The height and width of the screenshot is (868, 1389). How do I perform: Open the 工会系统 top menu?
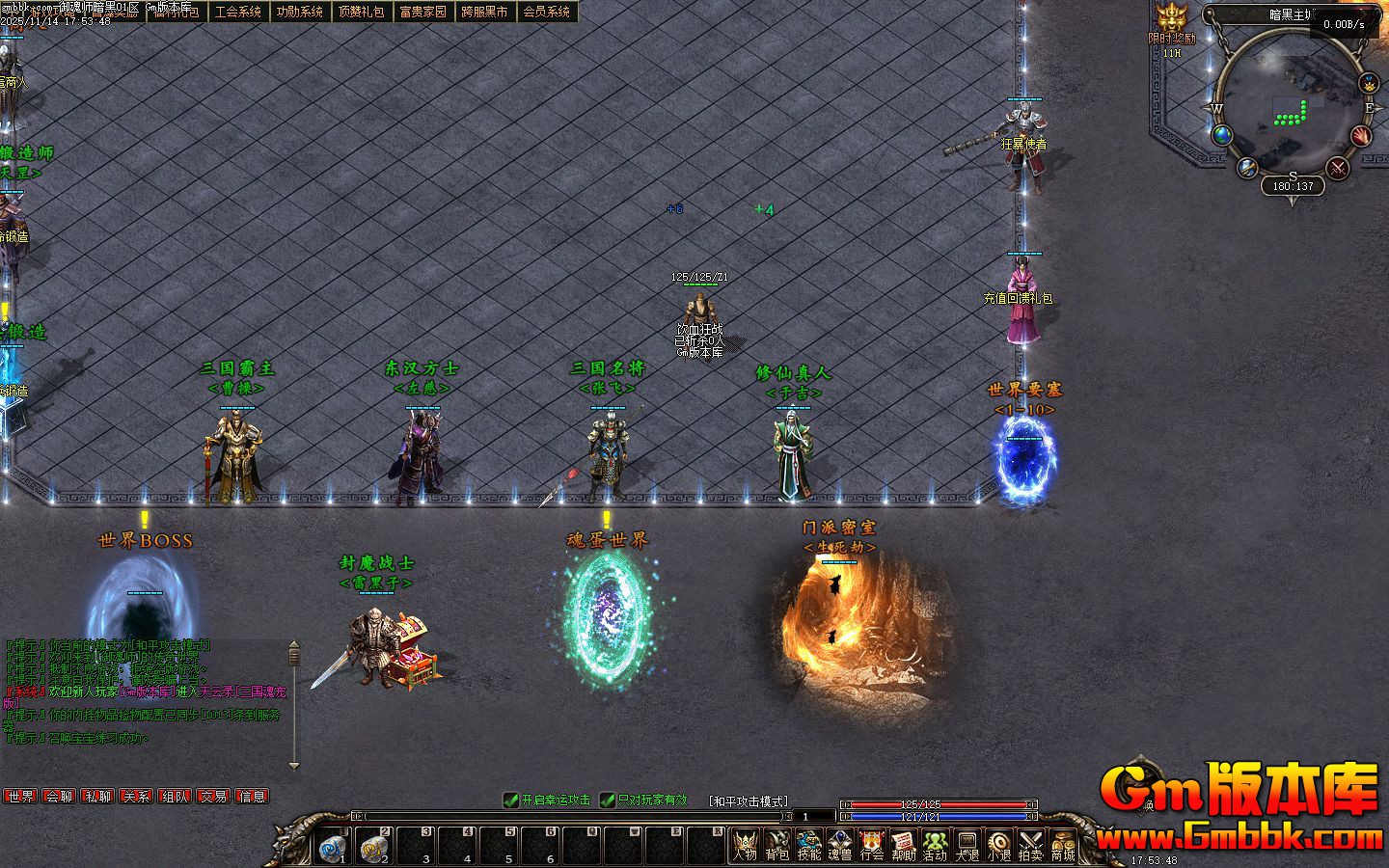point(237,12)
